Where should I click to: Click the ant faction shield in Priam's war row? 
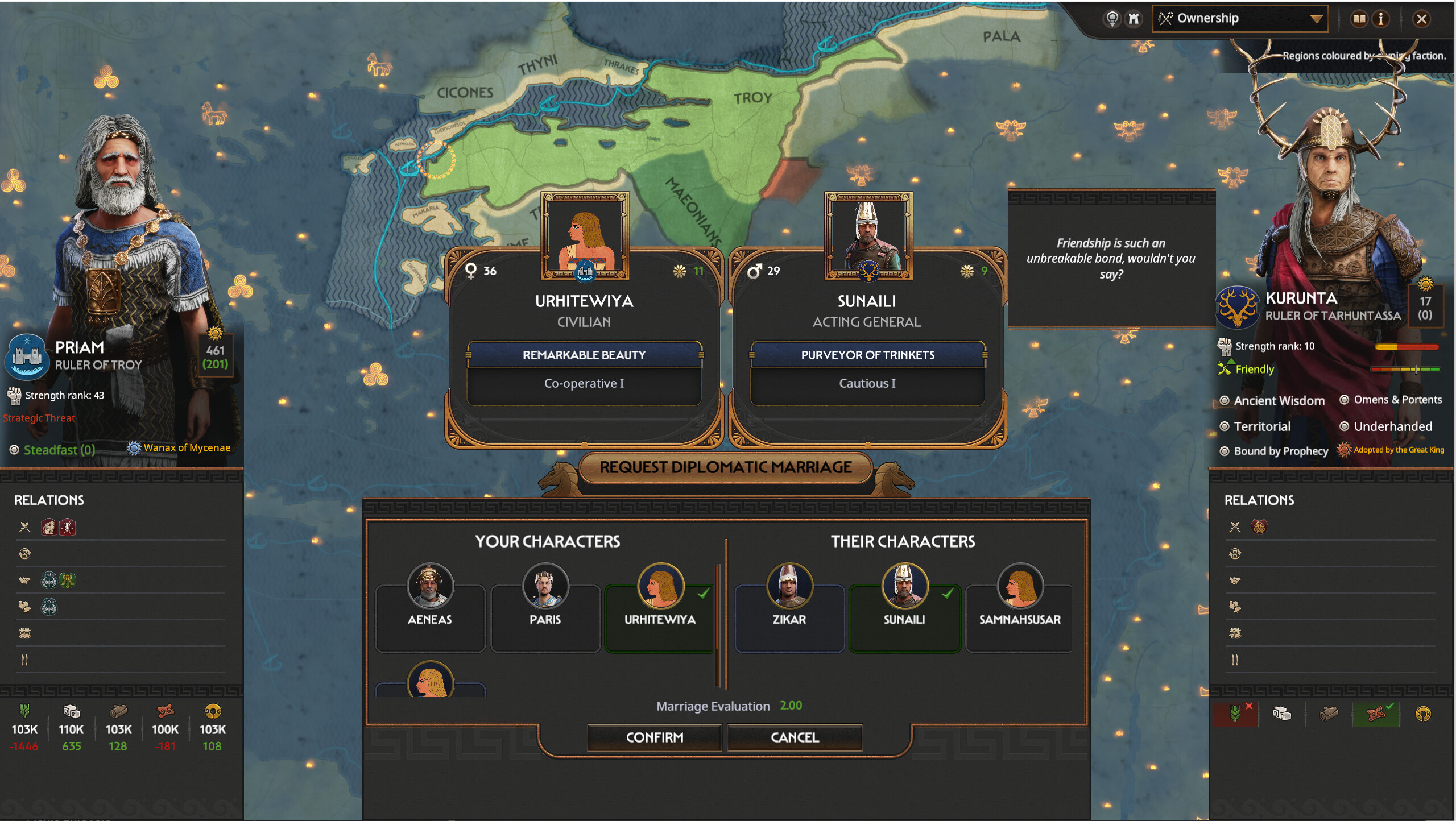coord(67,527)
